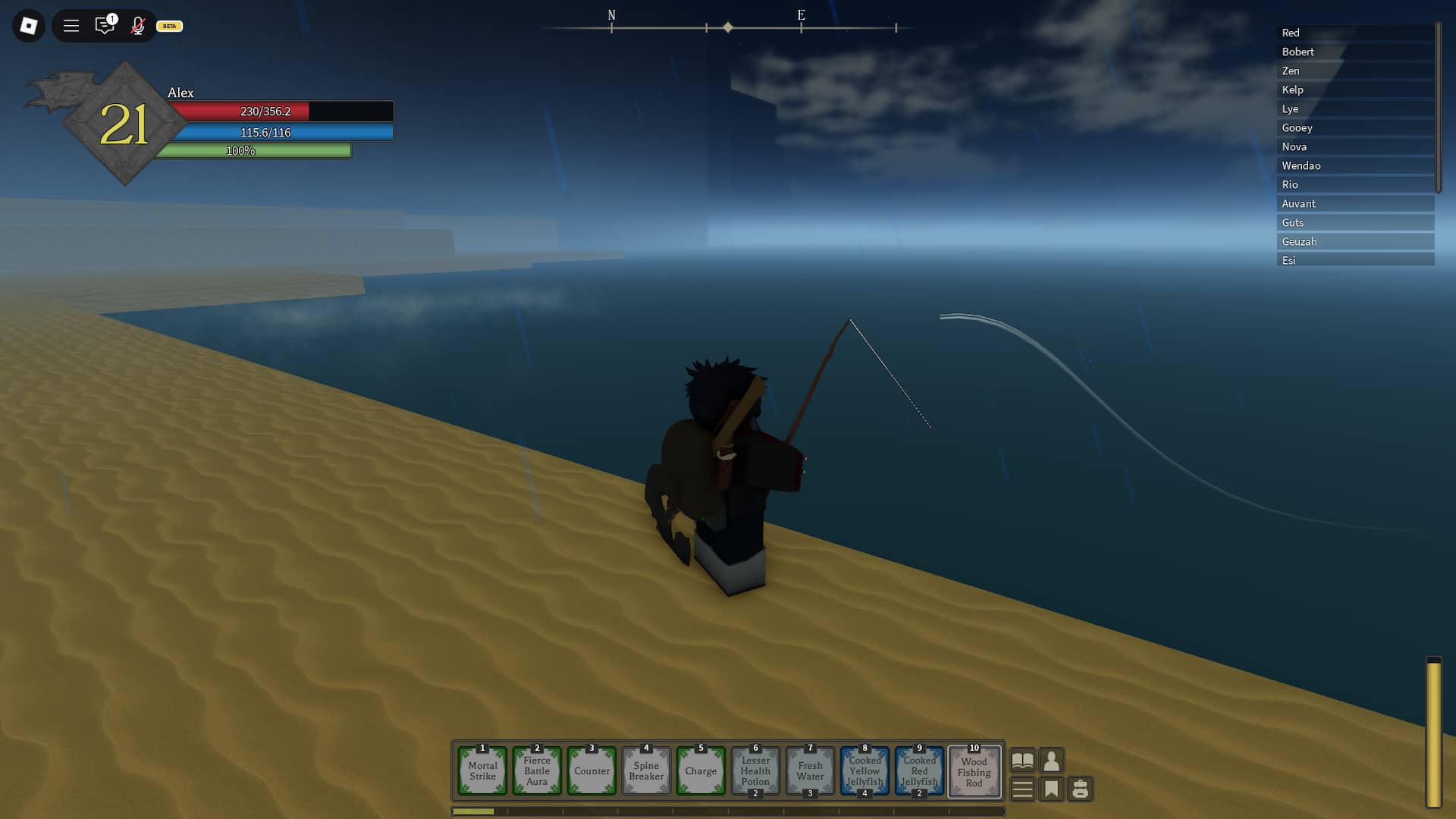Viewport: 1456px width, 819px height.
Task: Open the character profile icon
Action: point(1051,761)
